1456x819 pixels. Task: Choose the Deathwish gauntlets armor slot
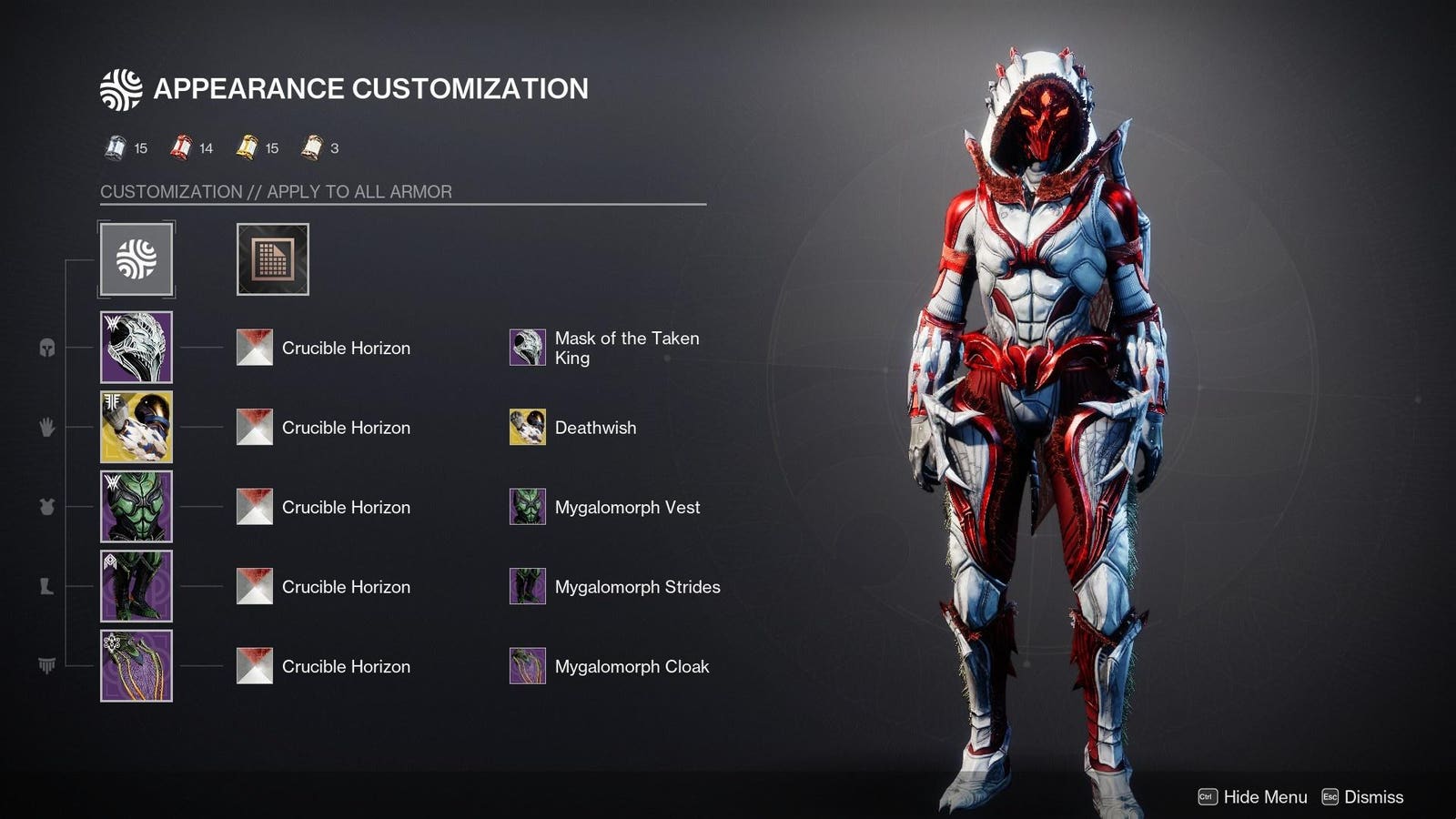click(x=136, y=427)
